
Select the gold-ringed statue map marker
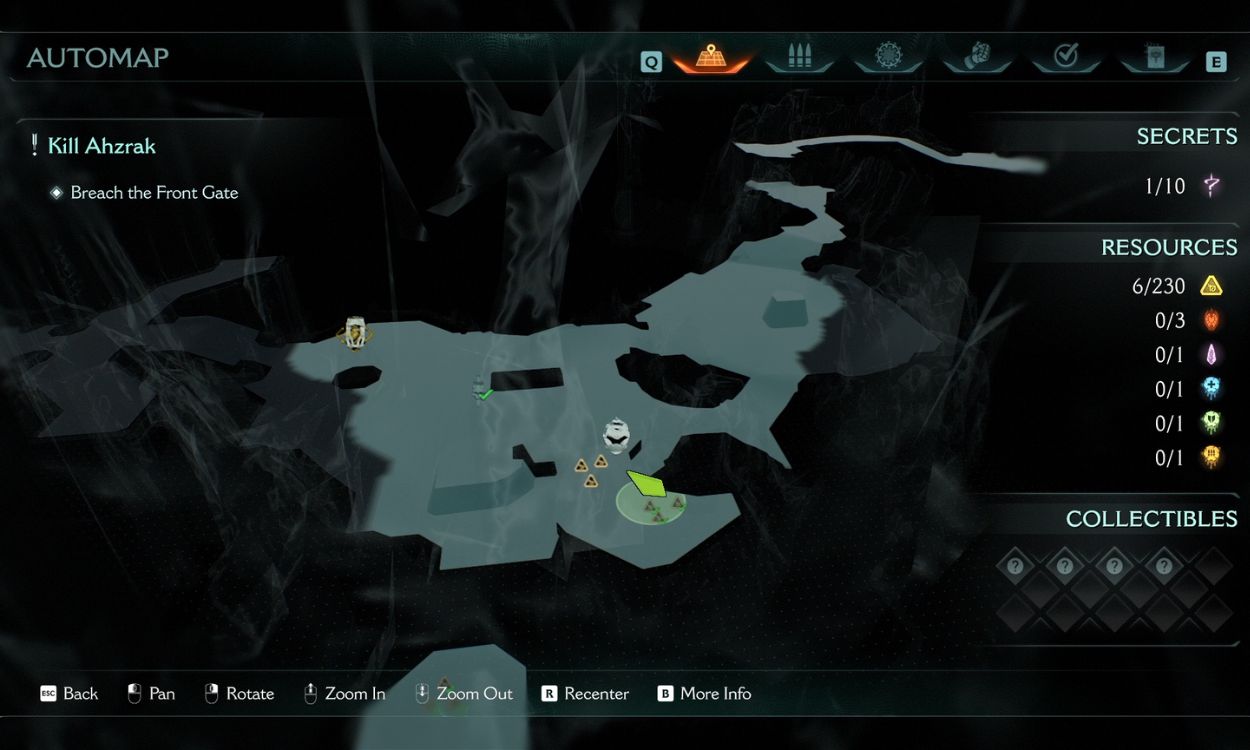[x=354, y=333]
